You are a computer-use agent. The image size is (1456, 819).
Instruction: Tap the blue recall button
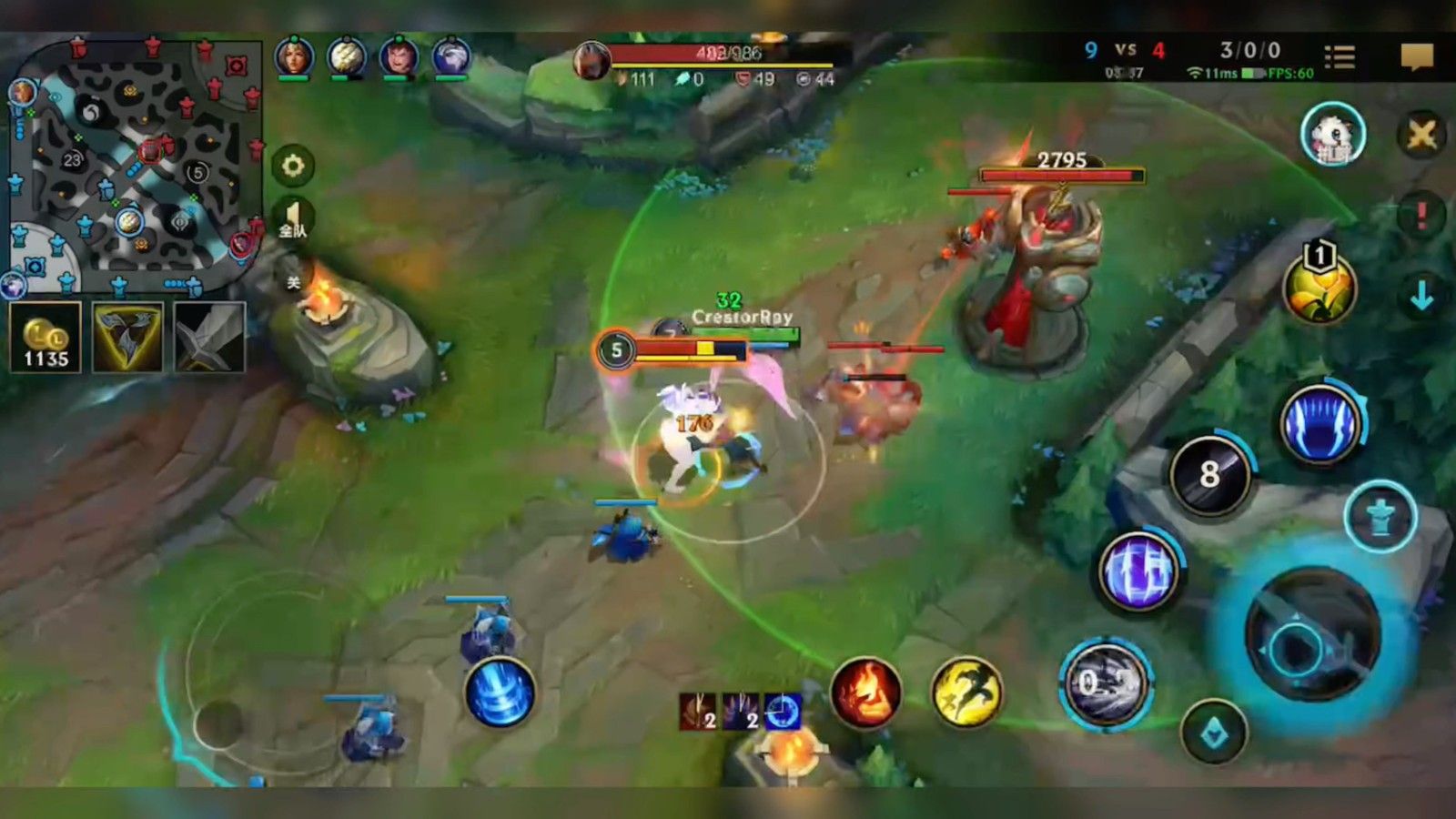(x=500, y=693)
